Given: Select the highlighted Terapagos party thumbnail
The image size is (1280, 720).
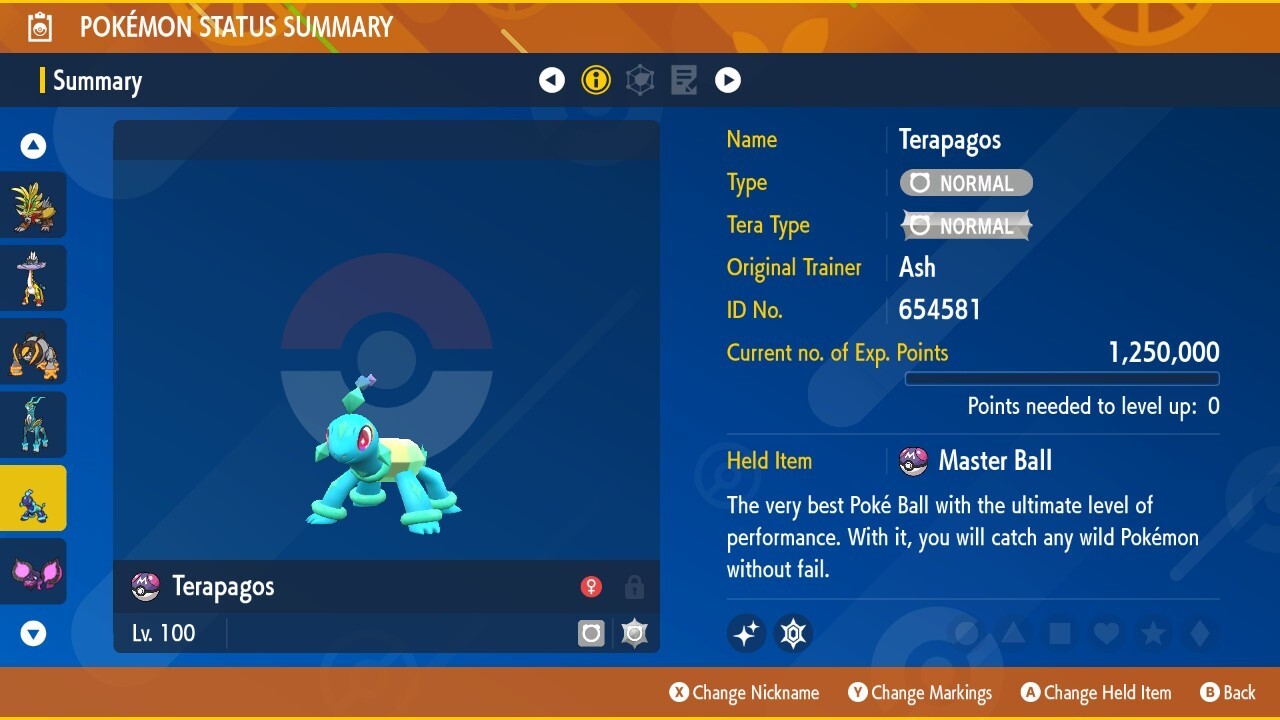Looking at the screenshot, I should [x=33, y=496].
